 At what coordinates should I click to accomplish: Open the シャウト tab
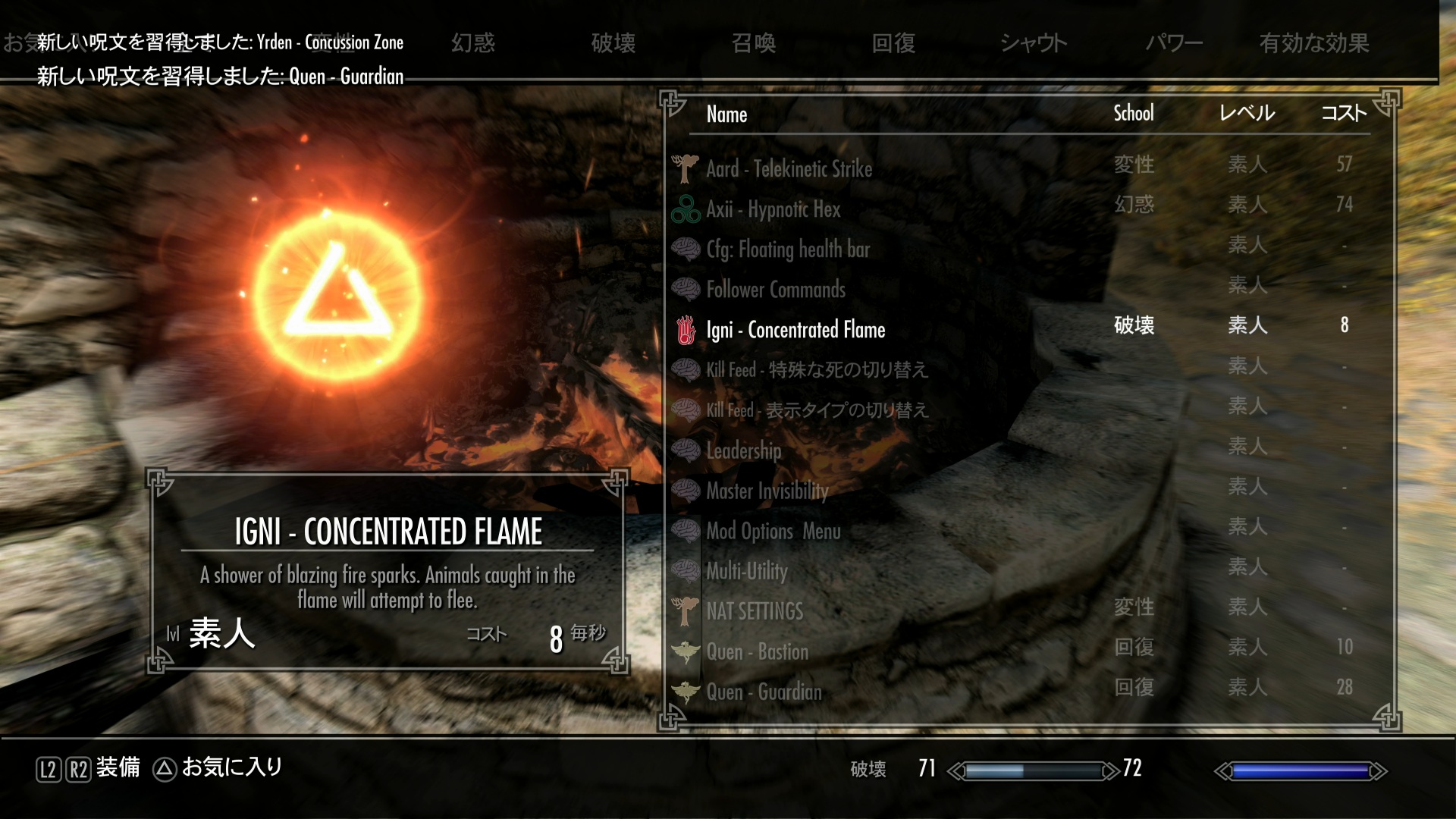1034,42
